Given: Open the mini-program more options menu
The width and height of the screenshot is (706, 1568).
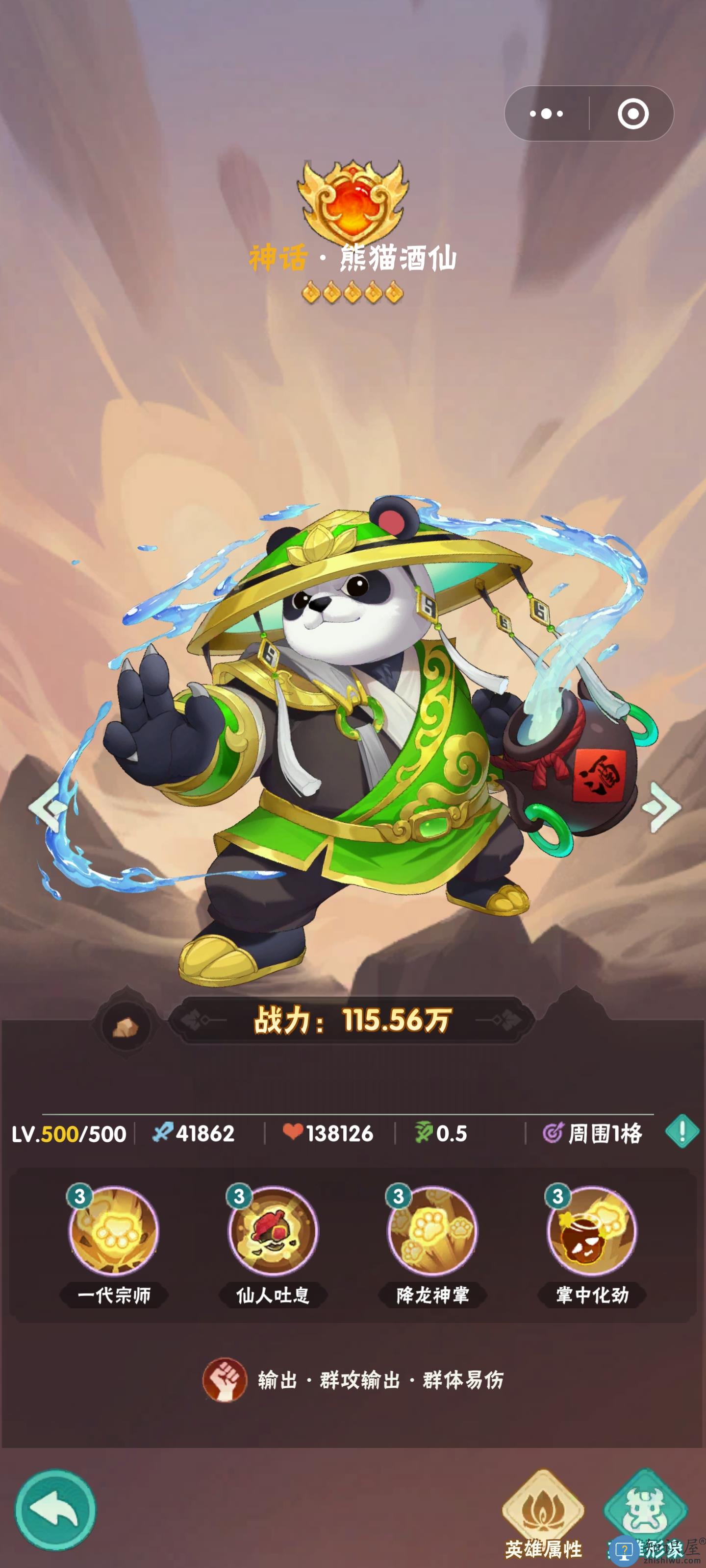Looking at the screenshot, I should pyautogui.click(x=547, y=113).
